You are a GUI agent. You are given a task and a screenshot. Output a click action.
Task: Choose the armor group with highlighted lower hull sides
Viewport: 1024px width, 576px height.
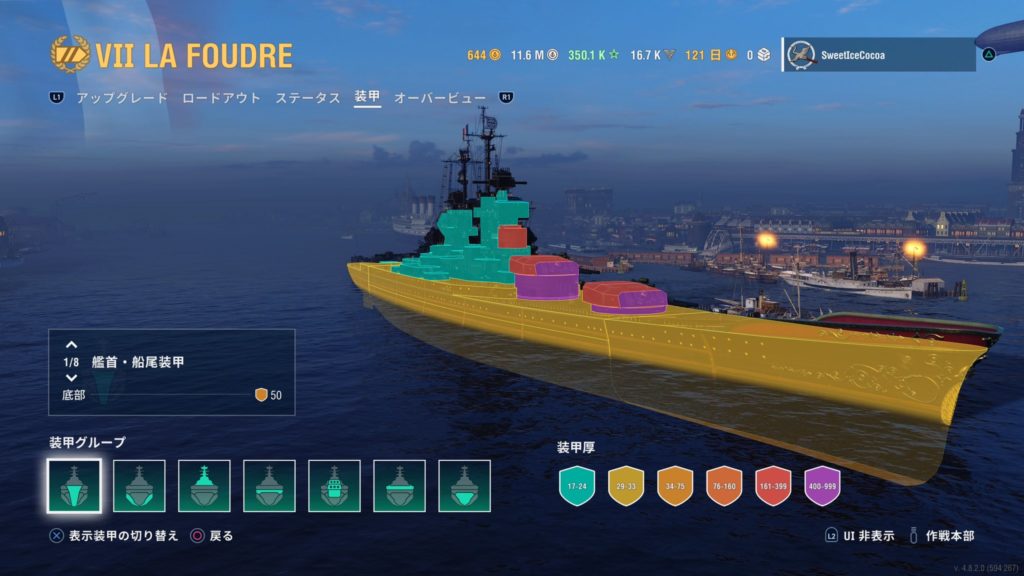point(139,486)
